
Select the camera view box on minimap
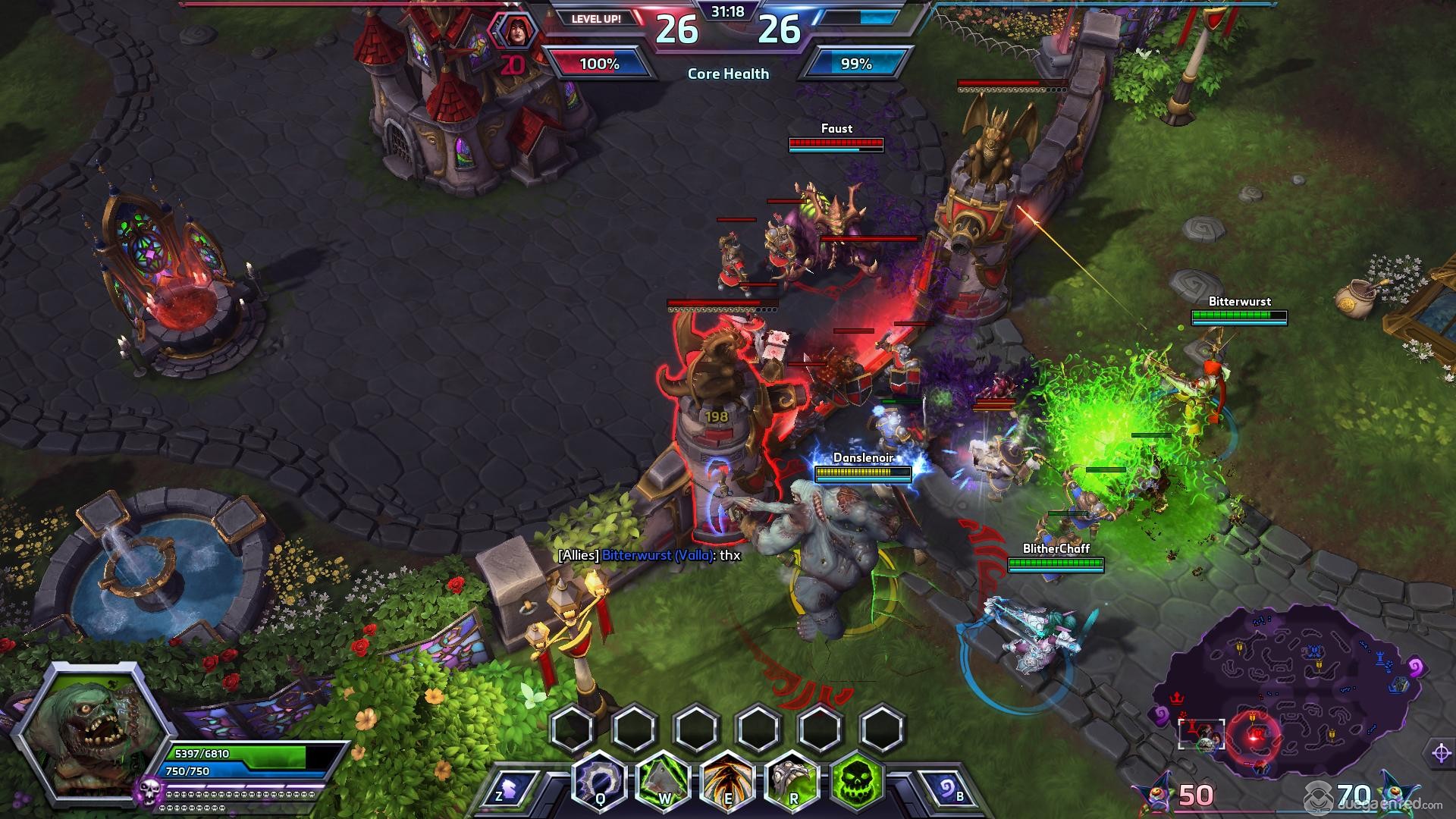pos(1201,733)
